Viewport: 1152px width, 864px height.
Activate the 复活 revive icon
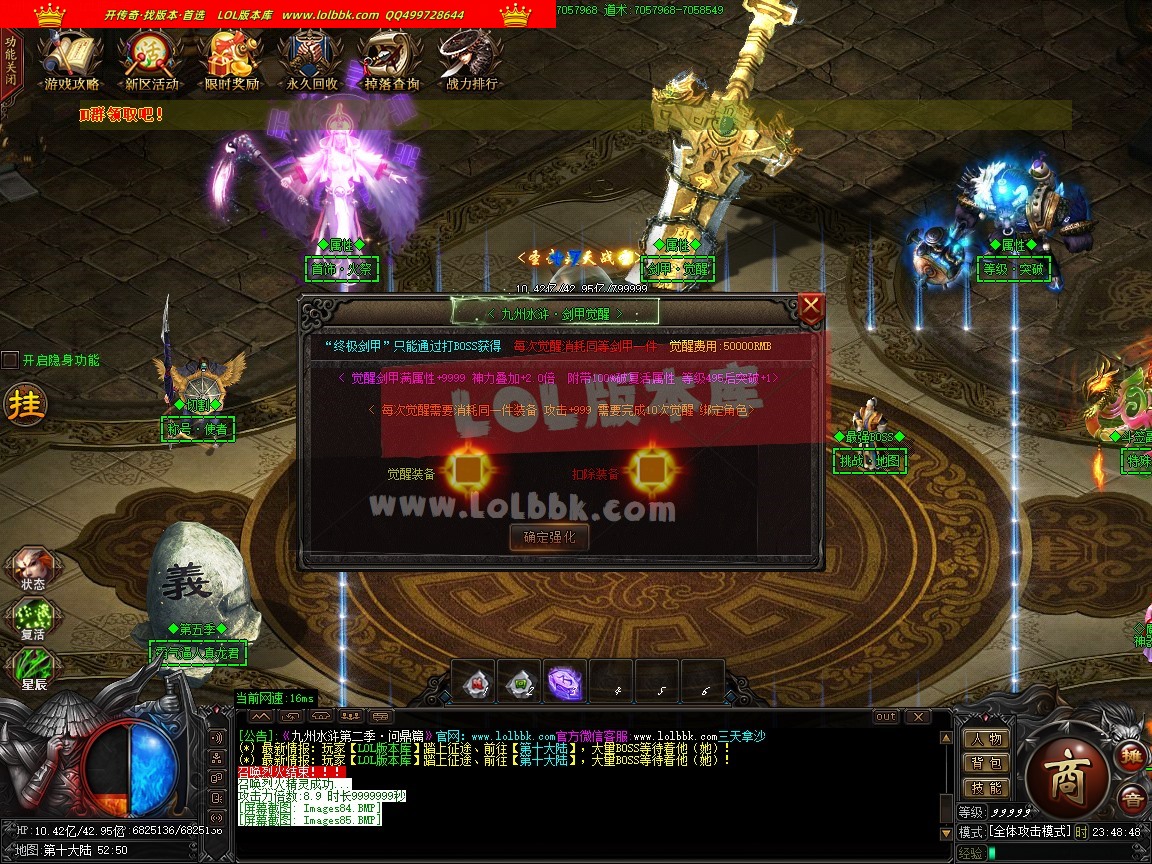tap(32, 617)
